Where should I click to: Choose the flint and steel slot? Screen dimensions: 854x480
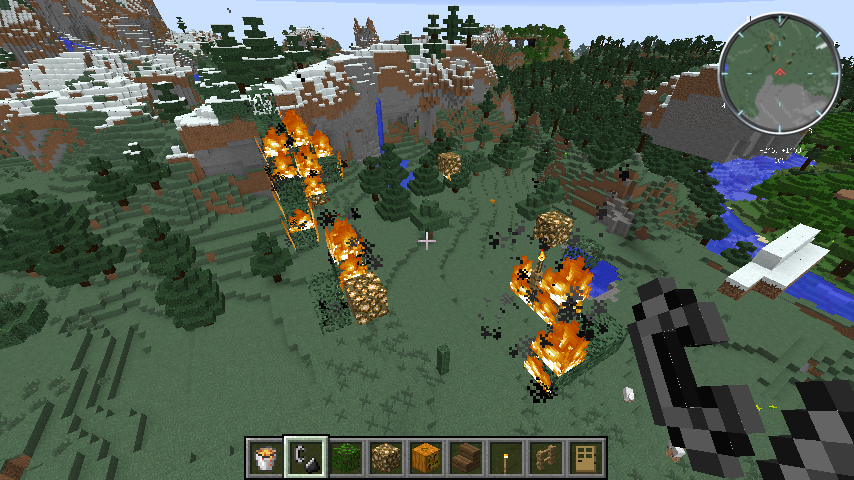point(305,458)
